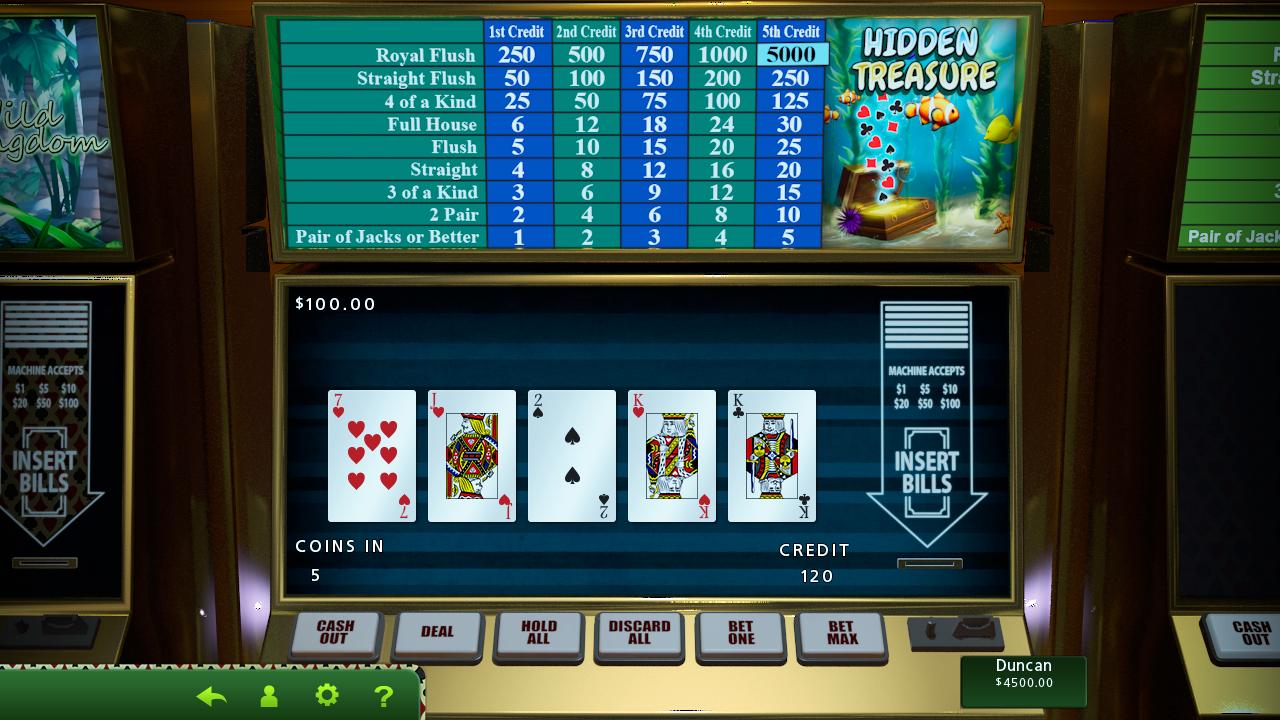Pick the two of spades card
Viewport: 1280px width, 720px height.
pos(572,456)
